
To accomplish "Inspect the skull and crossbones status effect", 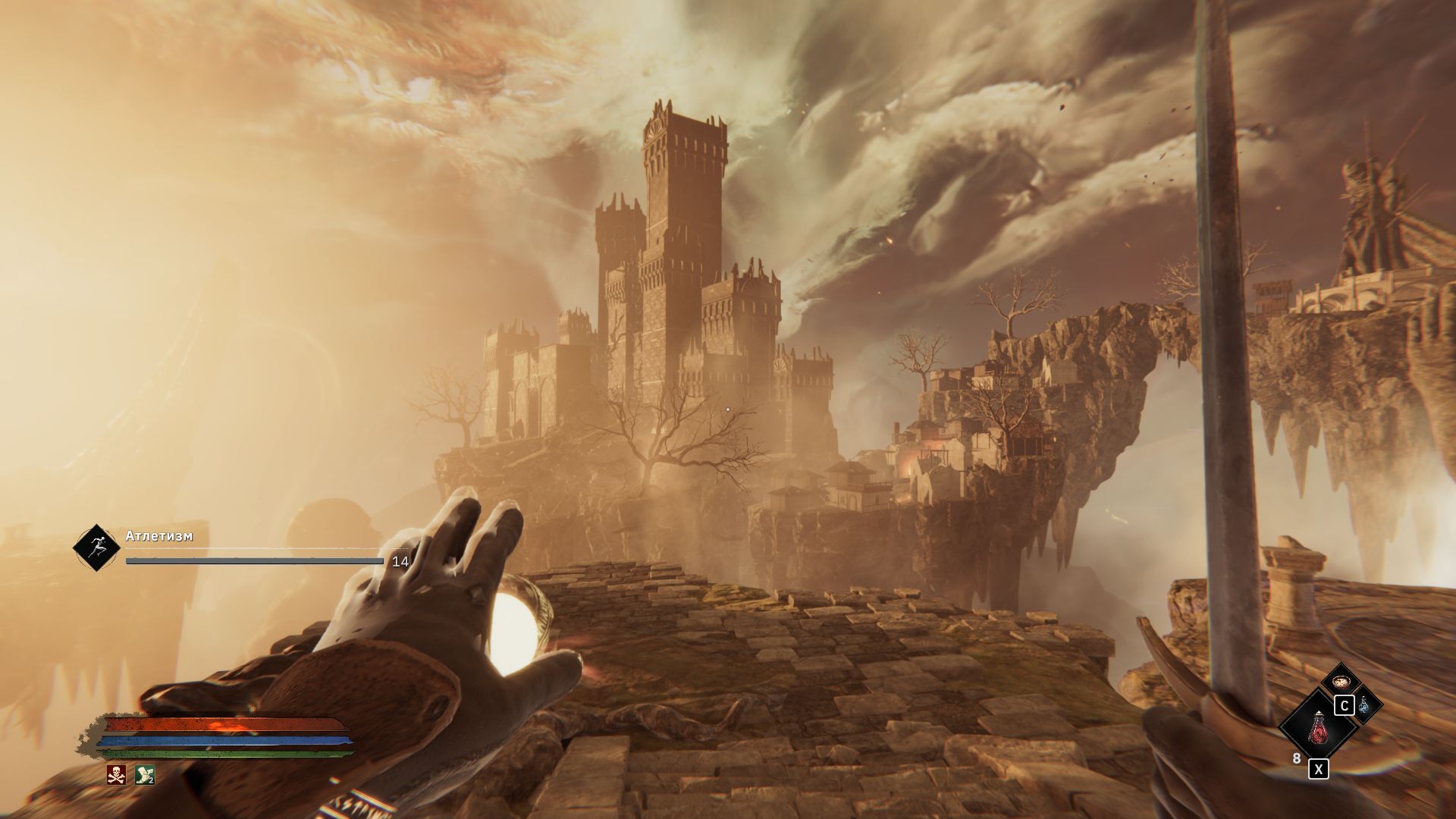I will pos(116,774).
